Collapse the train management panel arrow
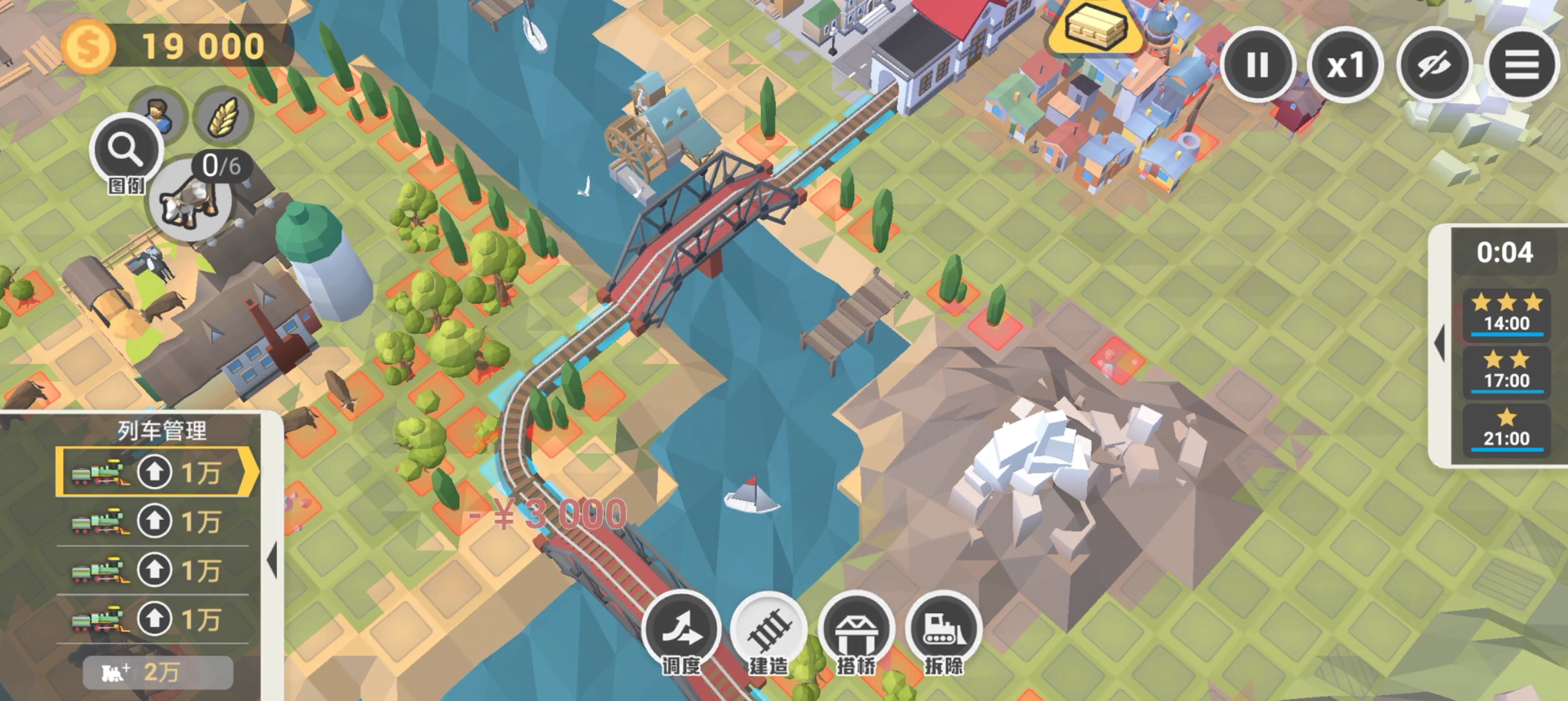 (272, 561)
